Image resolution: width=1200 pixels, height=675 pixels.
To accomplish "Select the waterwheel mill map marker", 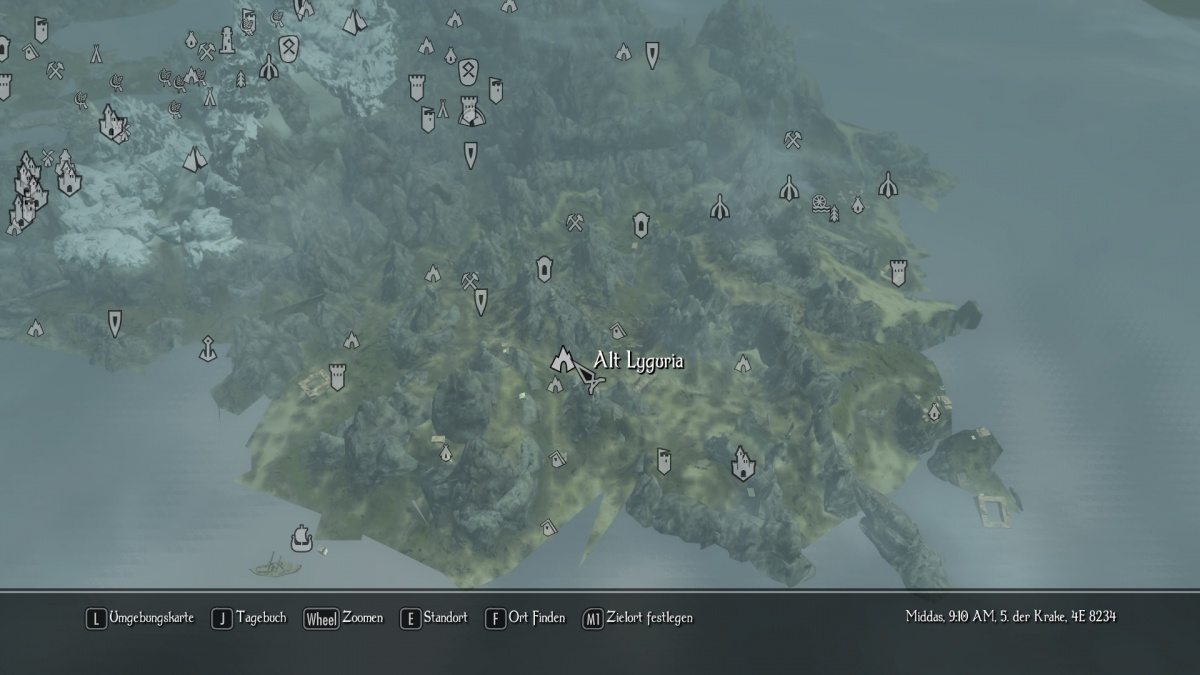I will coord(820,202).
